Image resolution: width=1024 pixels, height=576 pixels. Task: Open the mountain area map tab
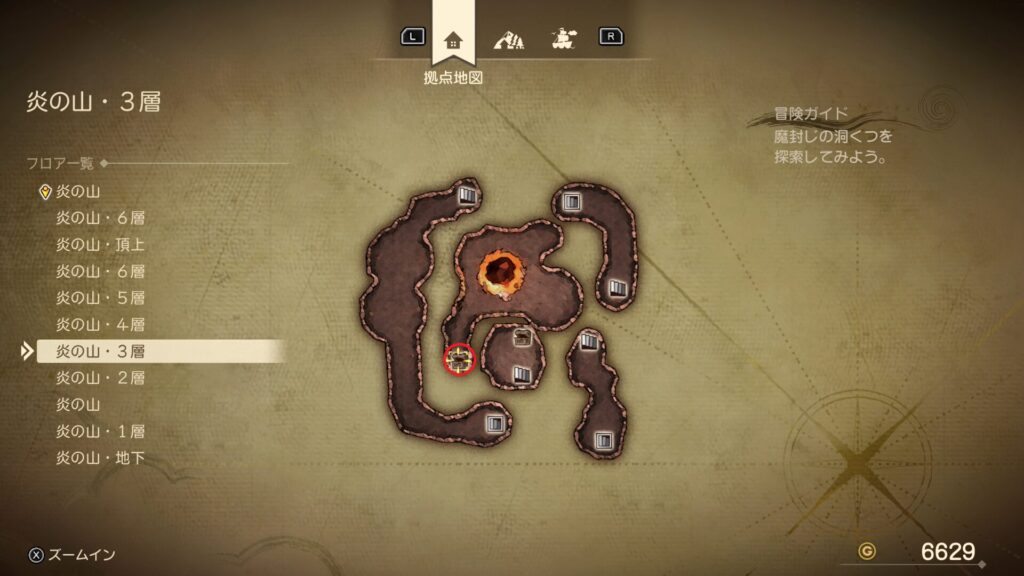coord(509,39)
